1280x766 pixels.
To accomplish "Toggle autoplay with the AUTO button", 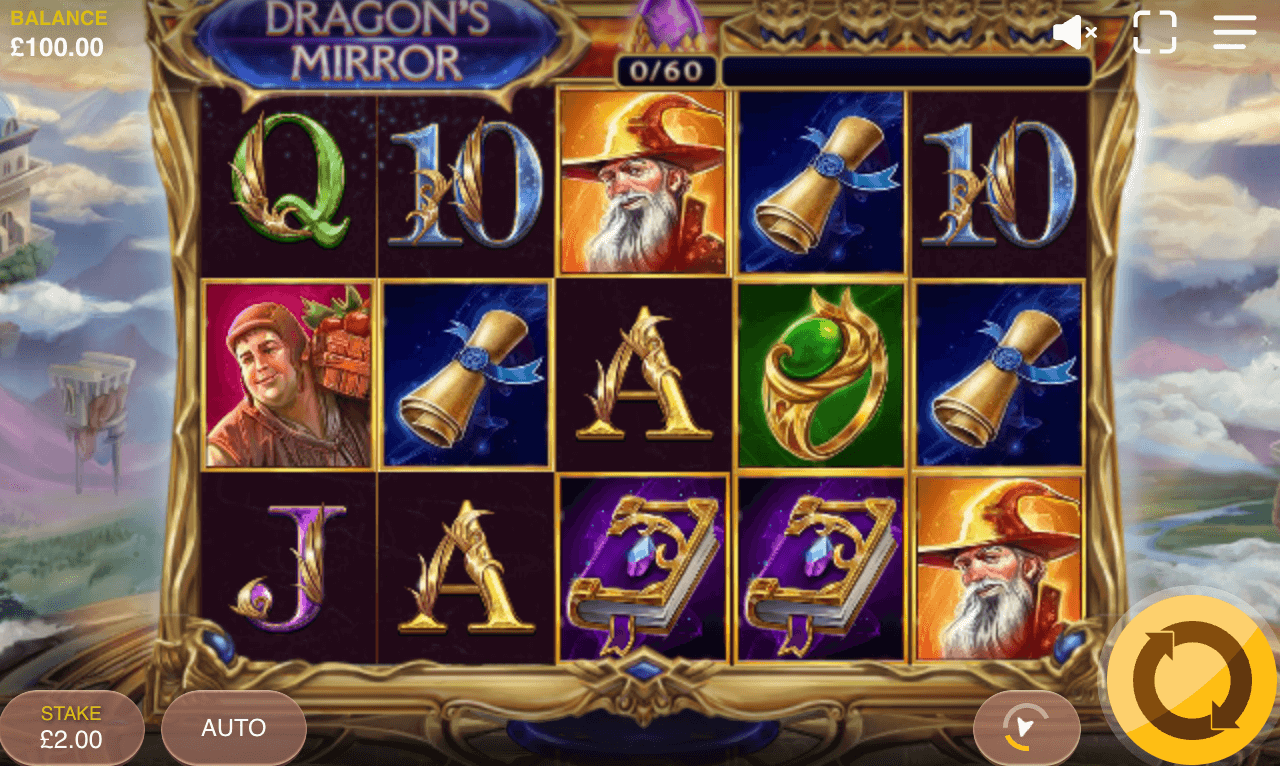I will click(233, 727).
